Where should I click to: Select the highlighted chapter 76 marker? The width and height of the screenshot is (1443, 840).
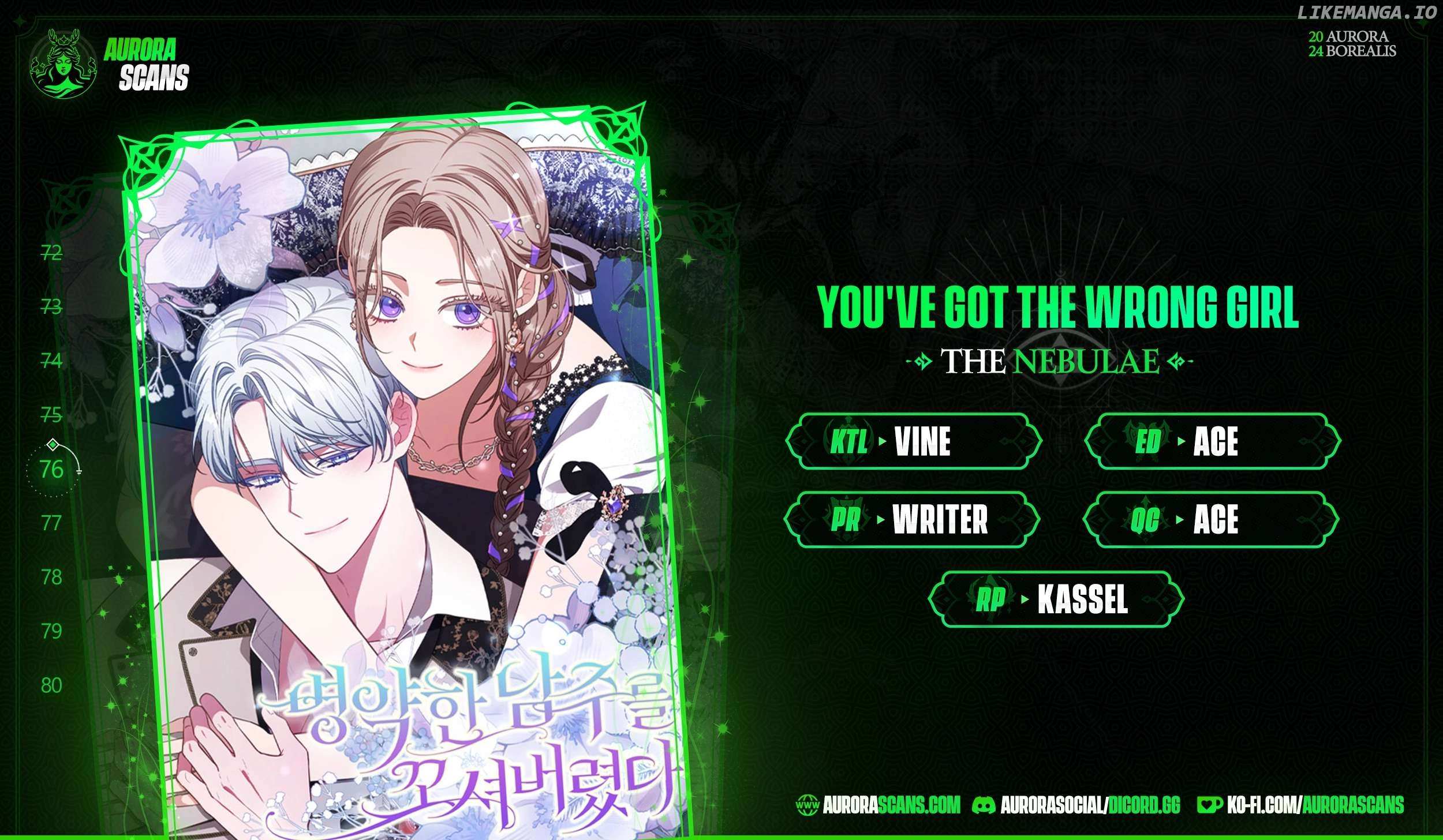pyautogui.click(x=52, y=470)
